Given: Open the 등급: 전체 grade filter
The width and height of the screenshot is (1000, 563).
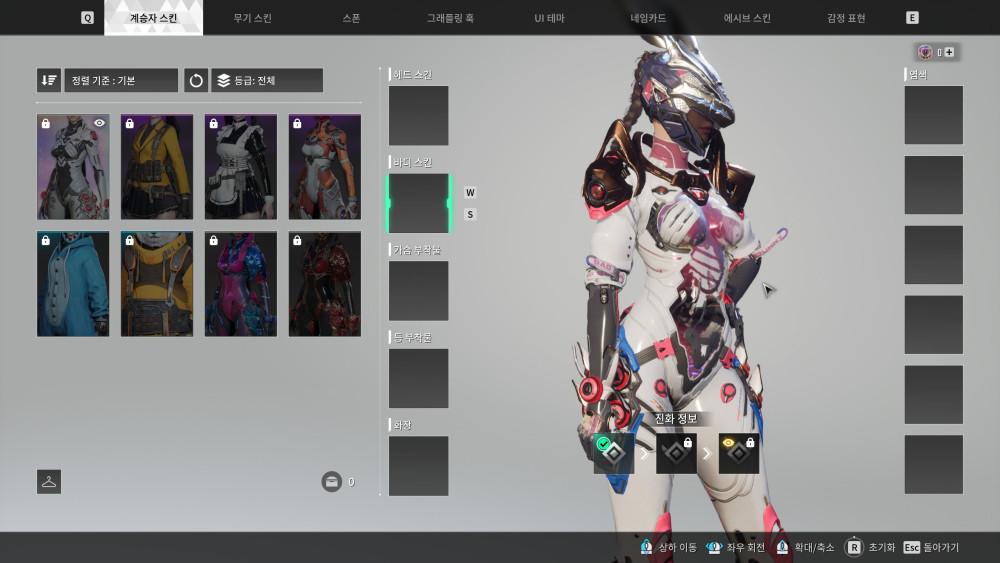Looking at the screenshot, I should (x=267, y=80).
